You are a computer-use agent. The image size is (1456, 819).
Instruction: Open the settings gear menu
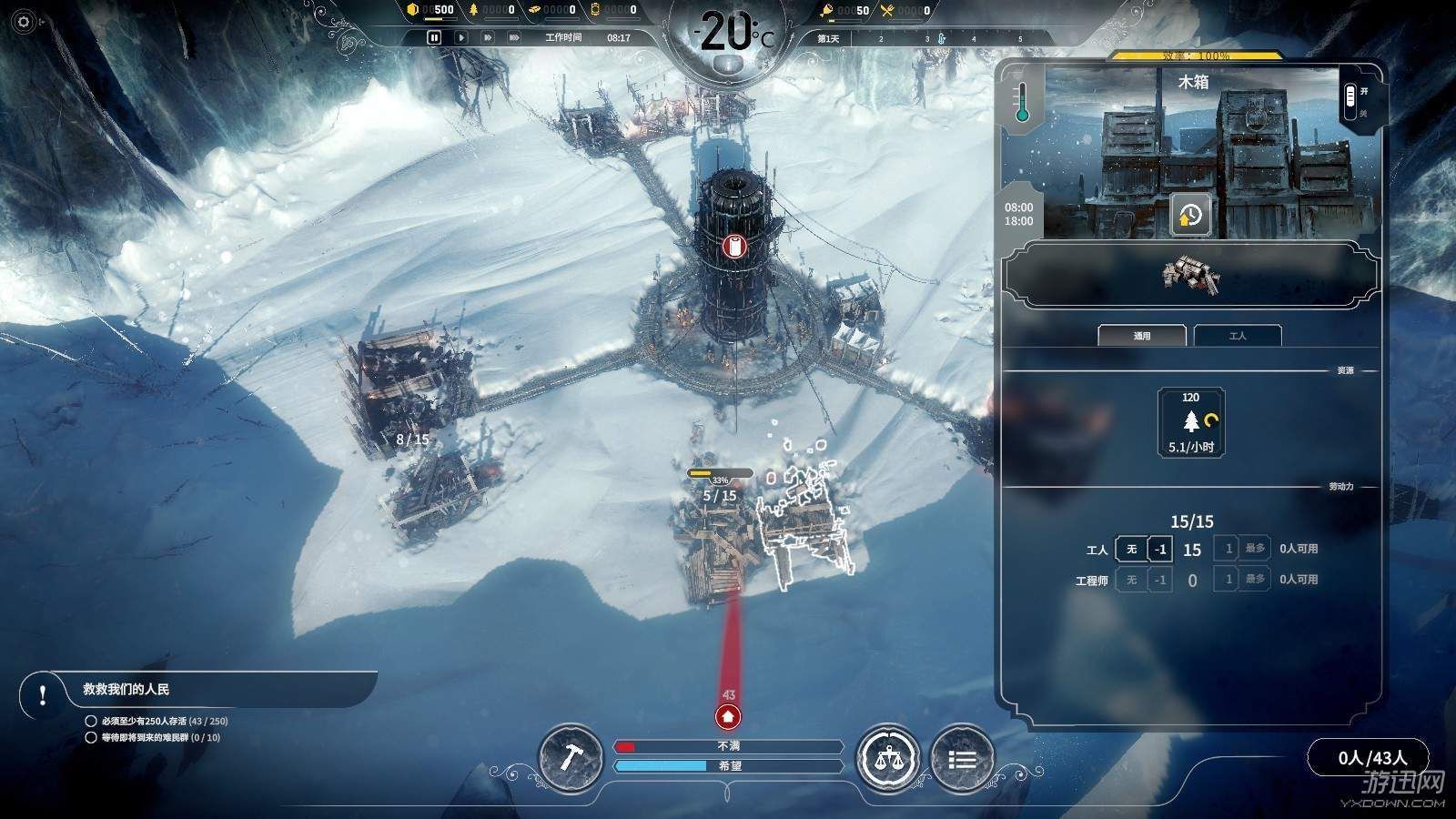[x=24, y=22]
